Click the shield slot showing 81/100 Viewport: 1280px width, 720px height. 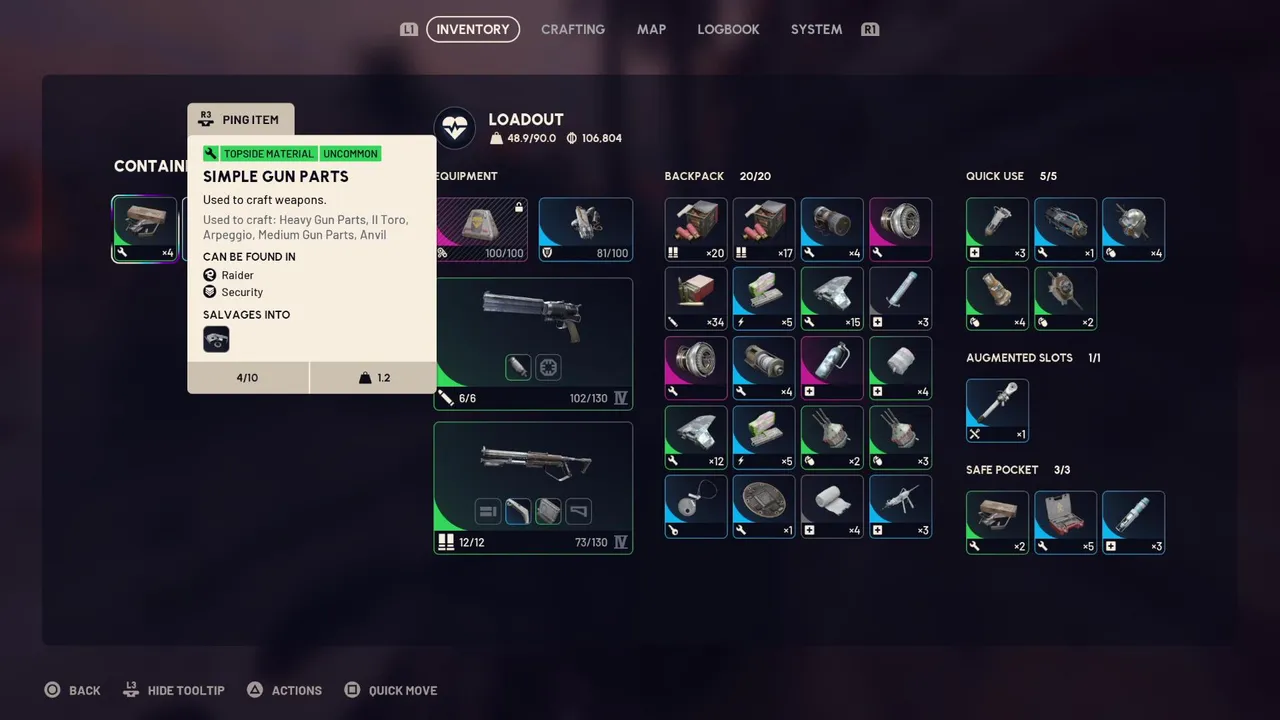click(x=585, y=229)
